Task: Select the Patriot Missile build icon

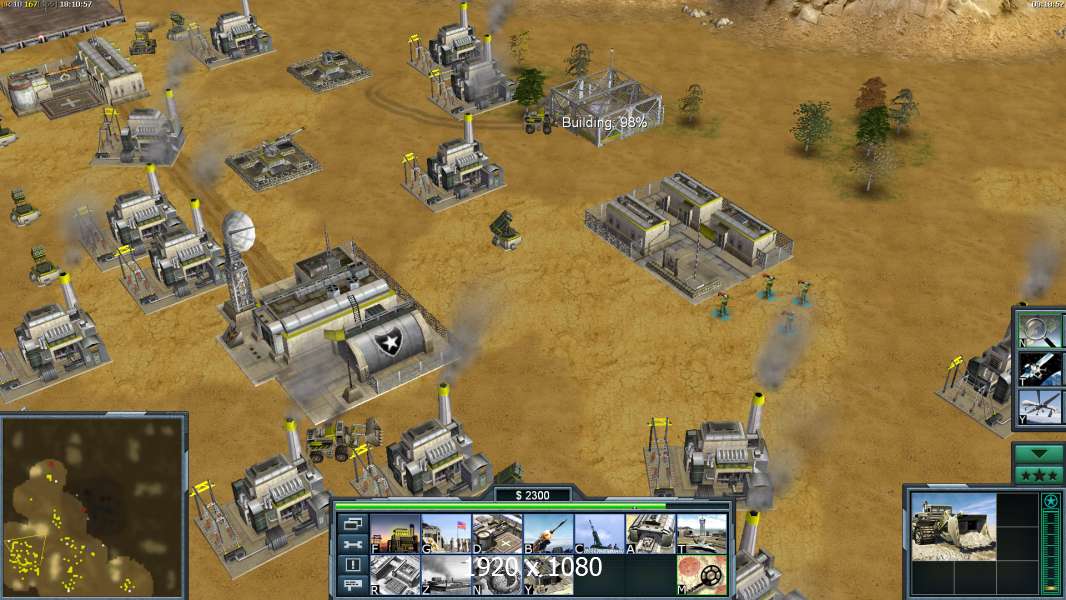Action: click(x=547, y=534)
